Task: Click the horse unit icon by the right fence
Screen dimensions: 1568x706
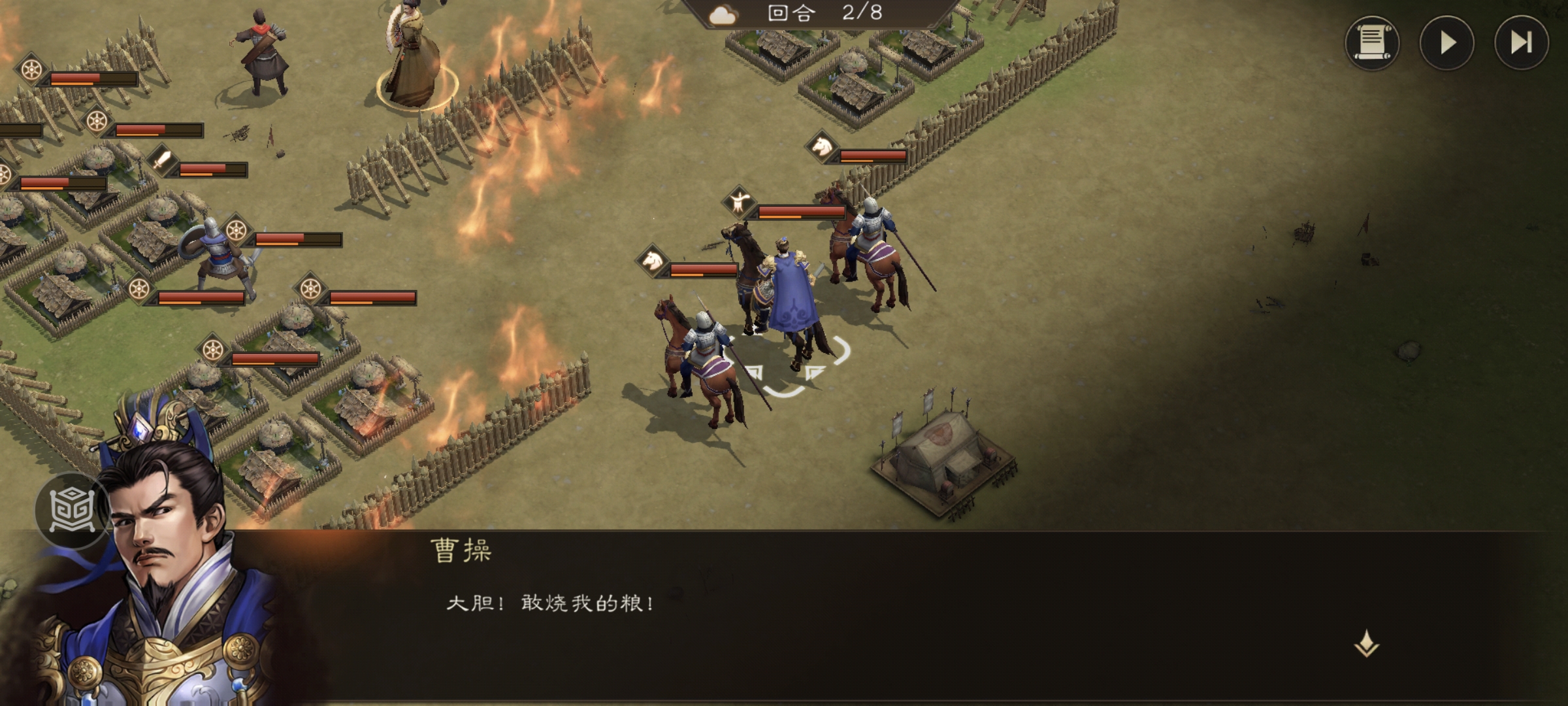Action: [822, 149]
